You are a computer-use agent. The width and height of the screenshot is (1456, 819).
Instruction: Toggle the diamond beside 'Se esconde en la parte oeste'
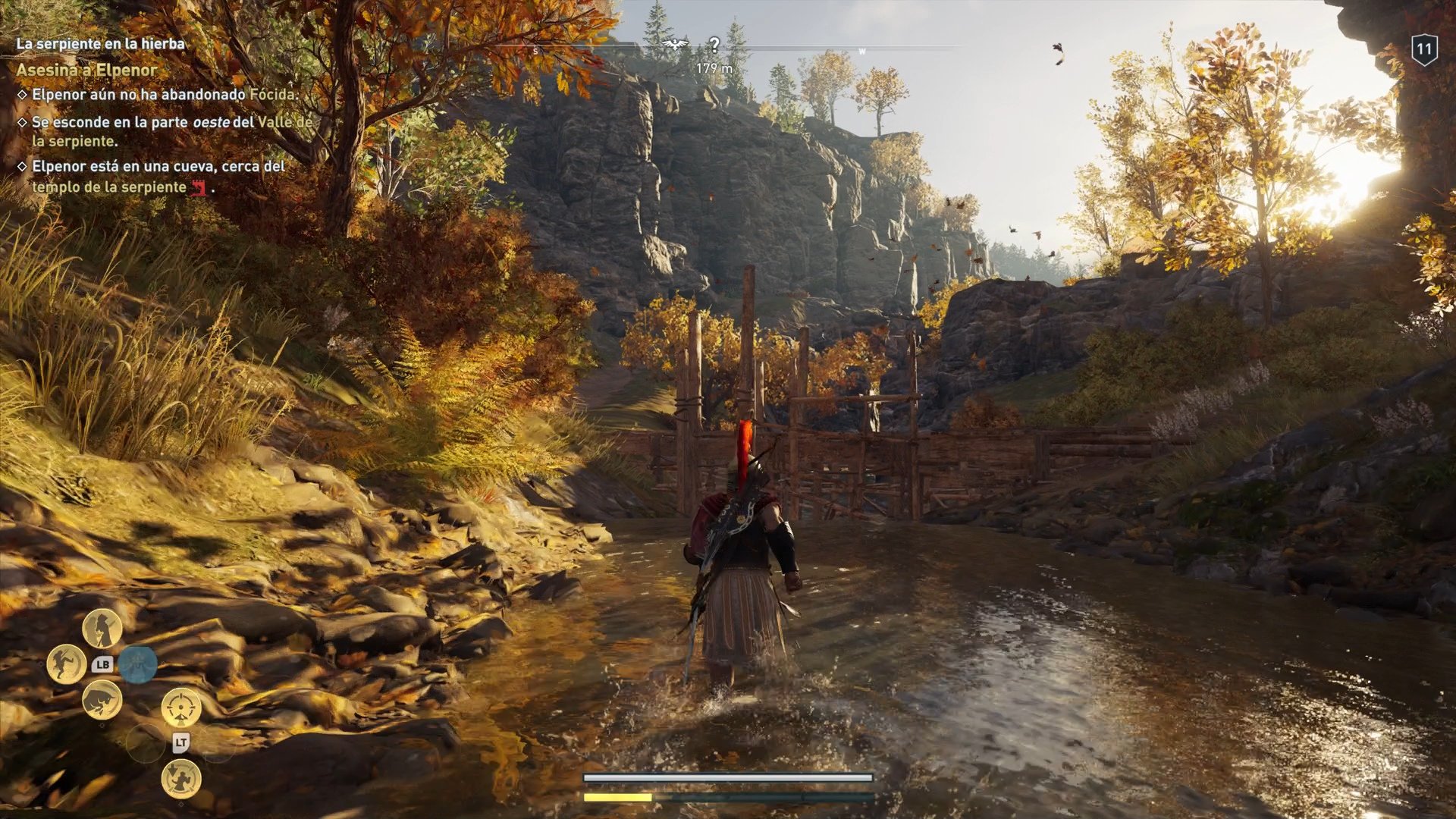pos(24,121)
